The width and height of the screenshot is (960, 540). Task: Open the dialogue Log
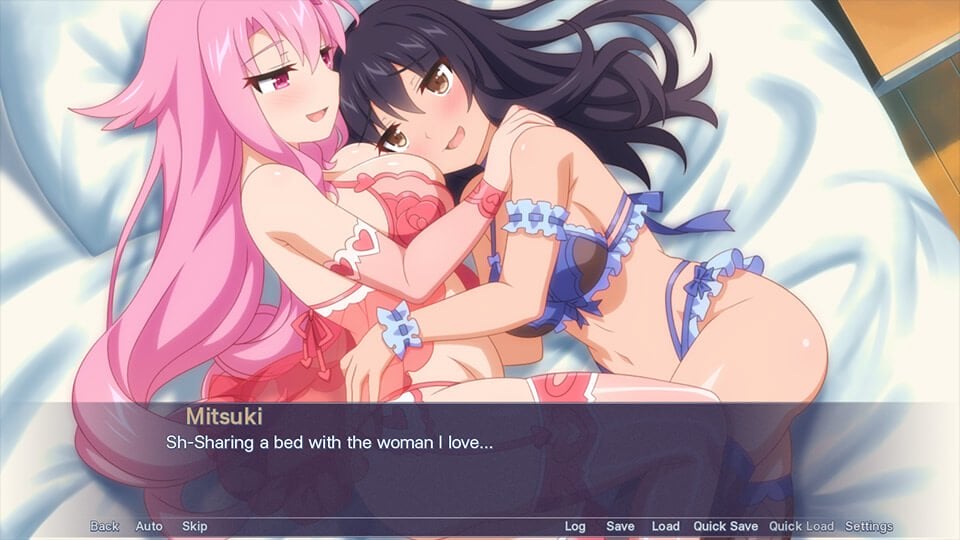[x=575, y=526]
